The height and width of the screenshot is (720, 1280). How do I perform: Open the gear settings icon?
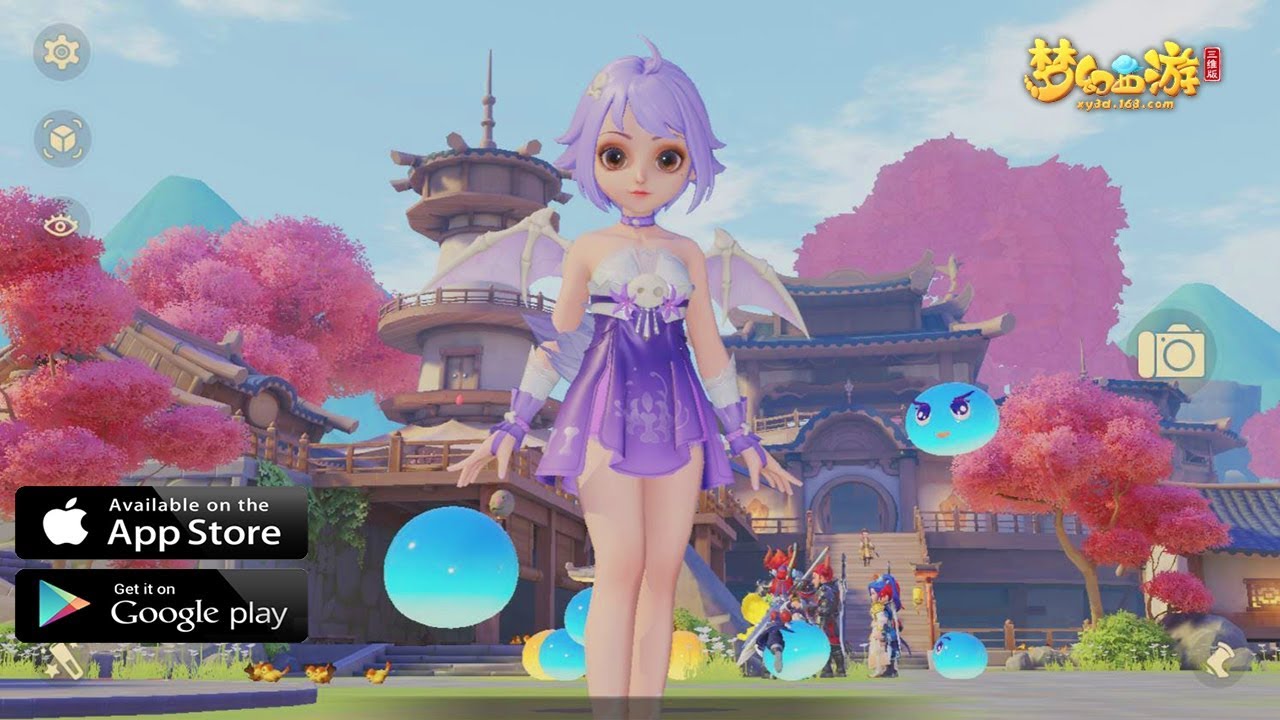(62, 51)
